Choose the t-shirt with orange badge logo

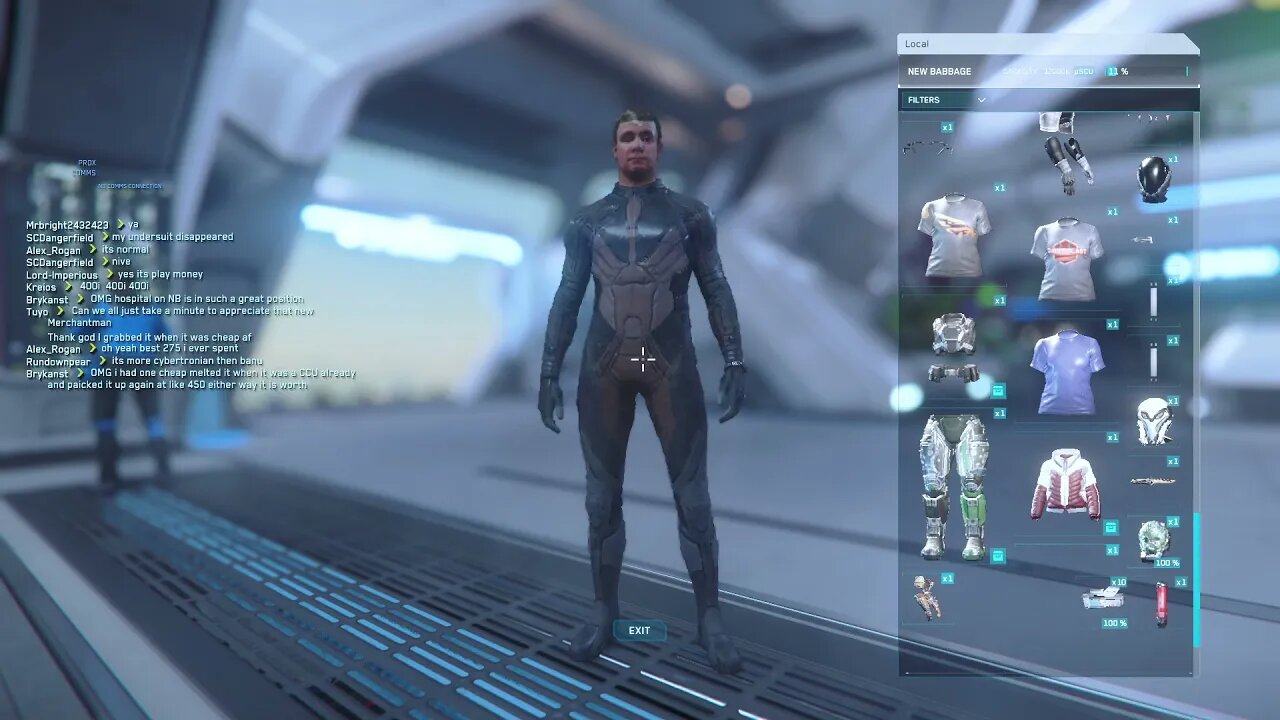coord(1067,260)
